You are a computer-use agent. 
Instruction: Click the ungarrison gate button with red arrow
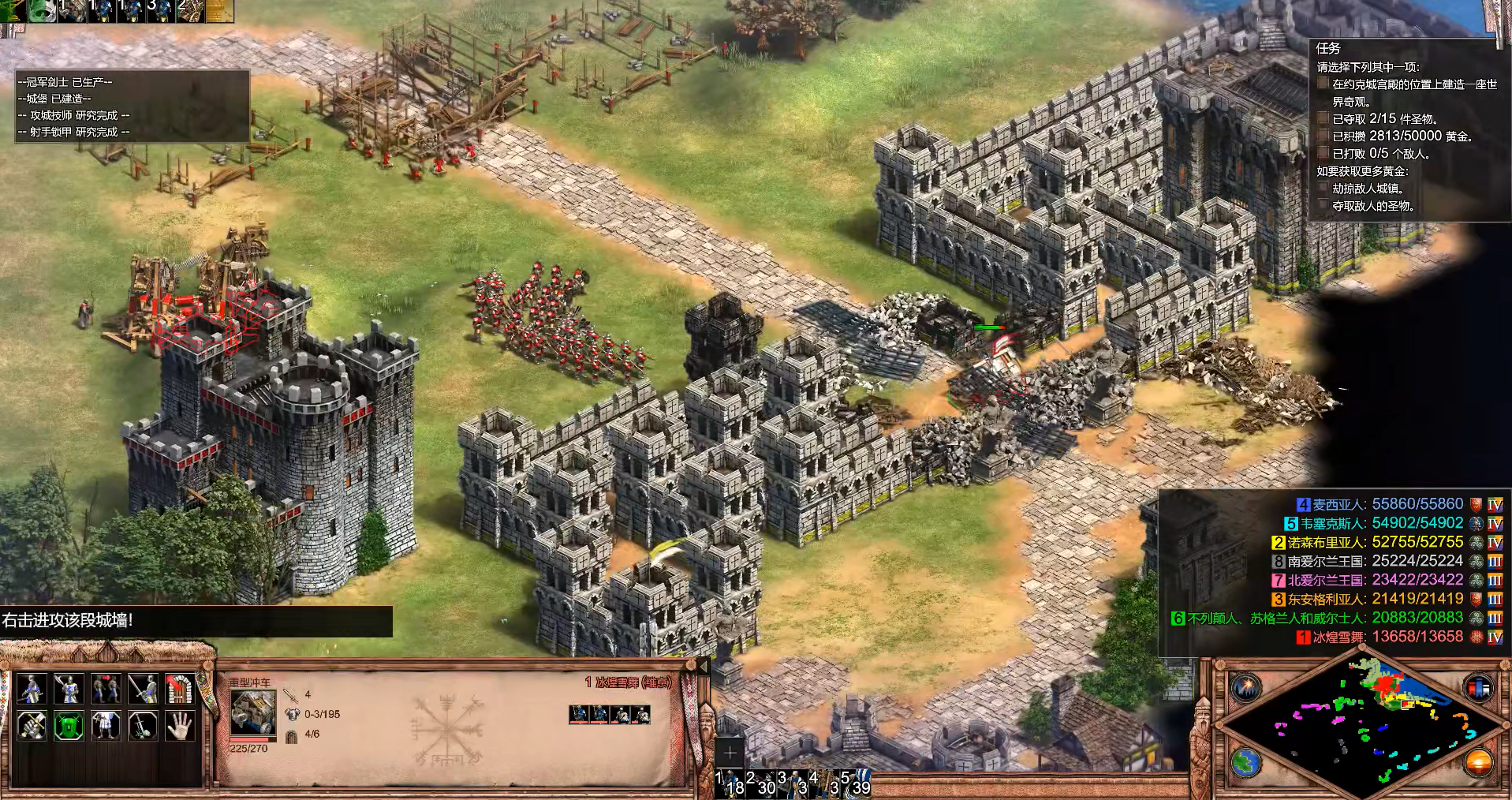point(179,689)
